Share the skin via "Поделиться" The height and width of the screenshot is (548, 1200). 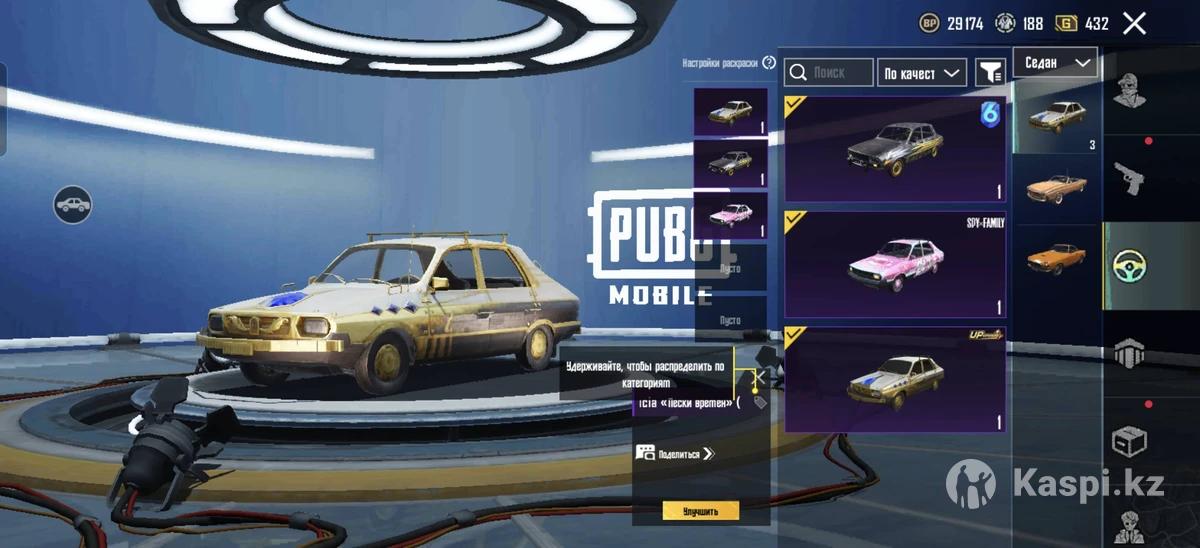coord(677,453)
